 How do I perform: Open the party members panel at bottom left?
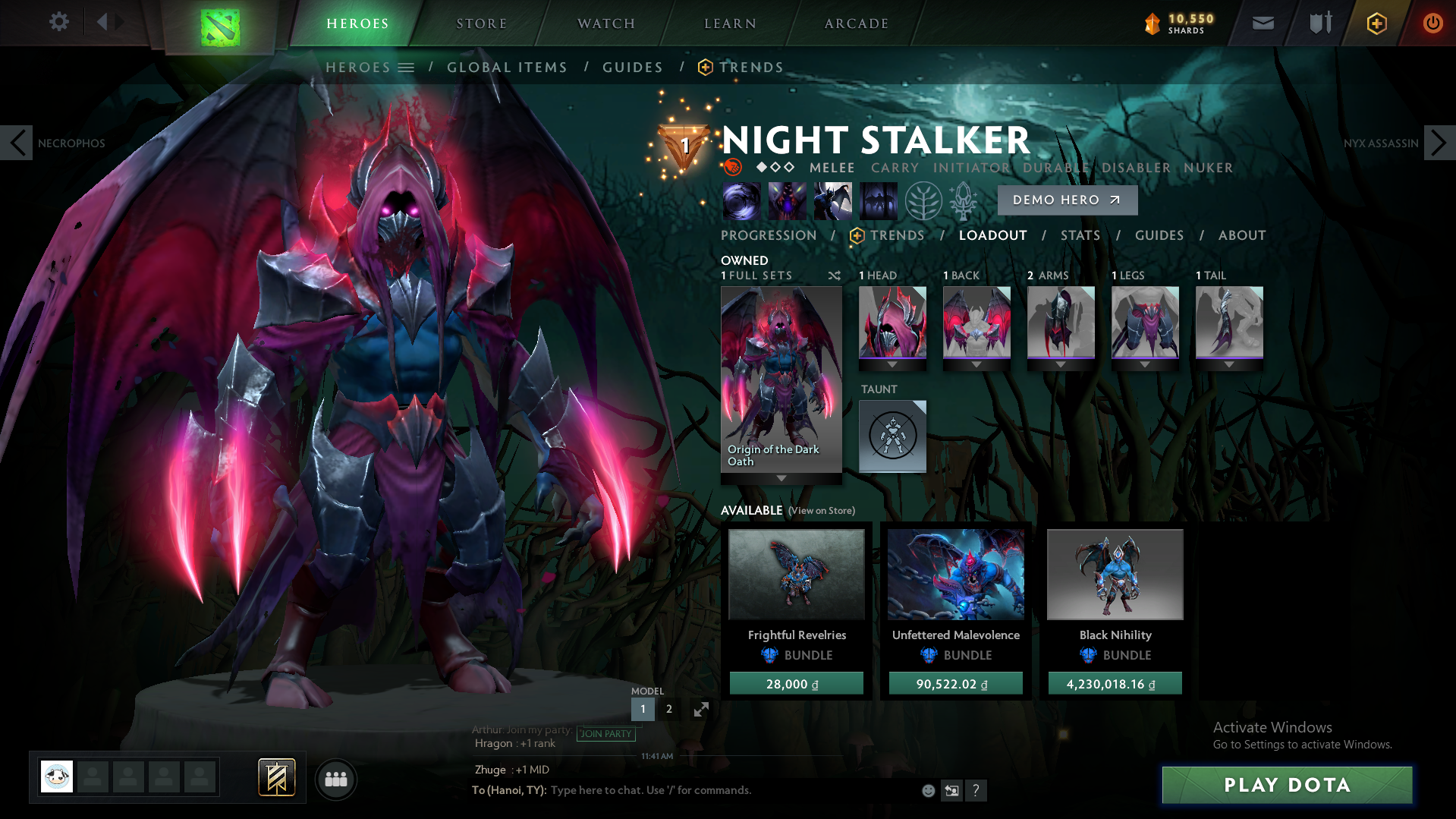(x=336, y=779)
